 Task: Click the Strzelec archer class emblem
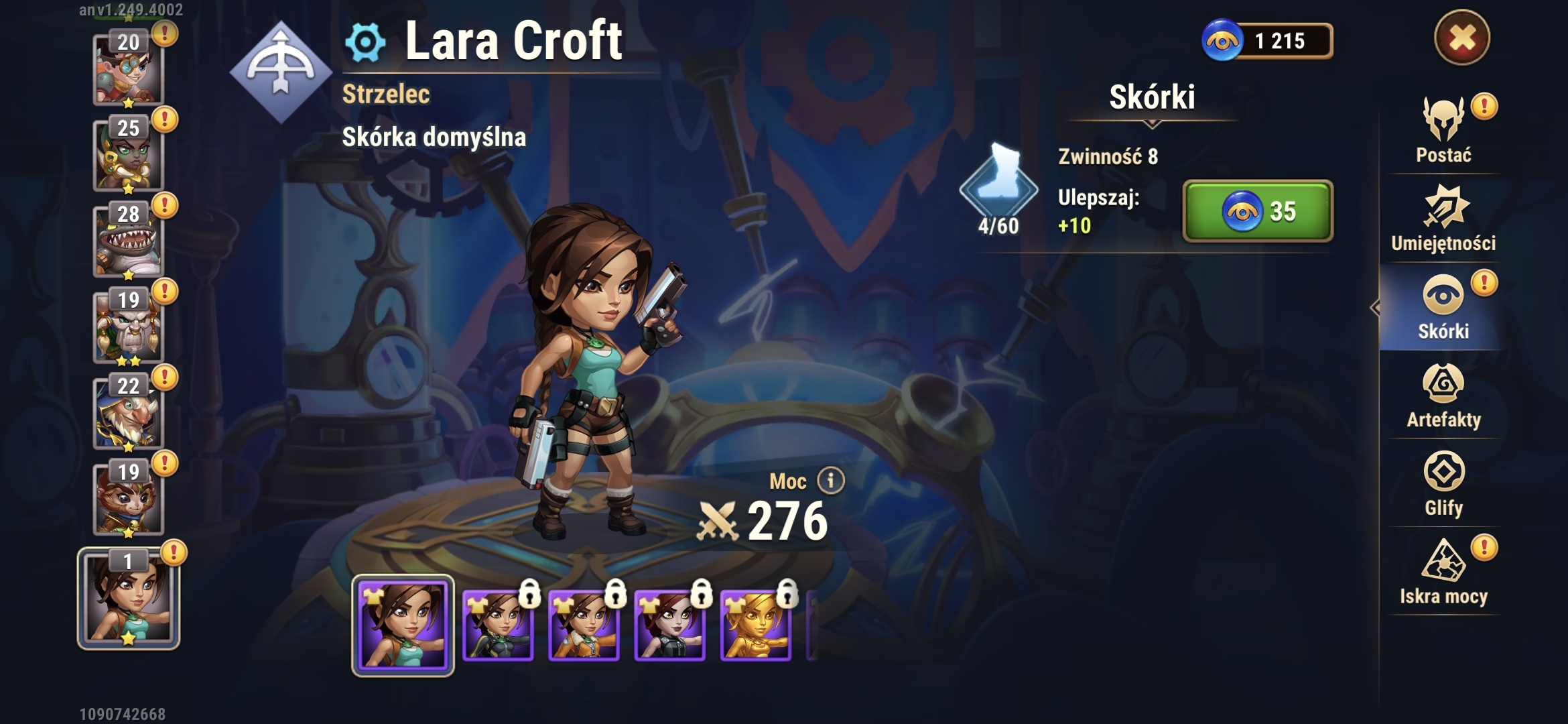(x=281, y=72)
